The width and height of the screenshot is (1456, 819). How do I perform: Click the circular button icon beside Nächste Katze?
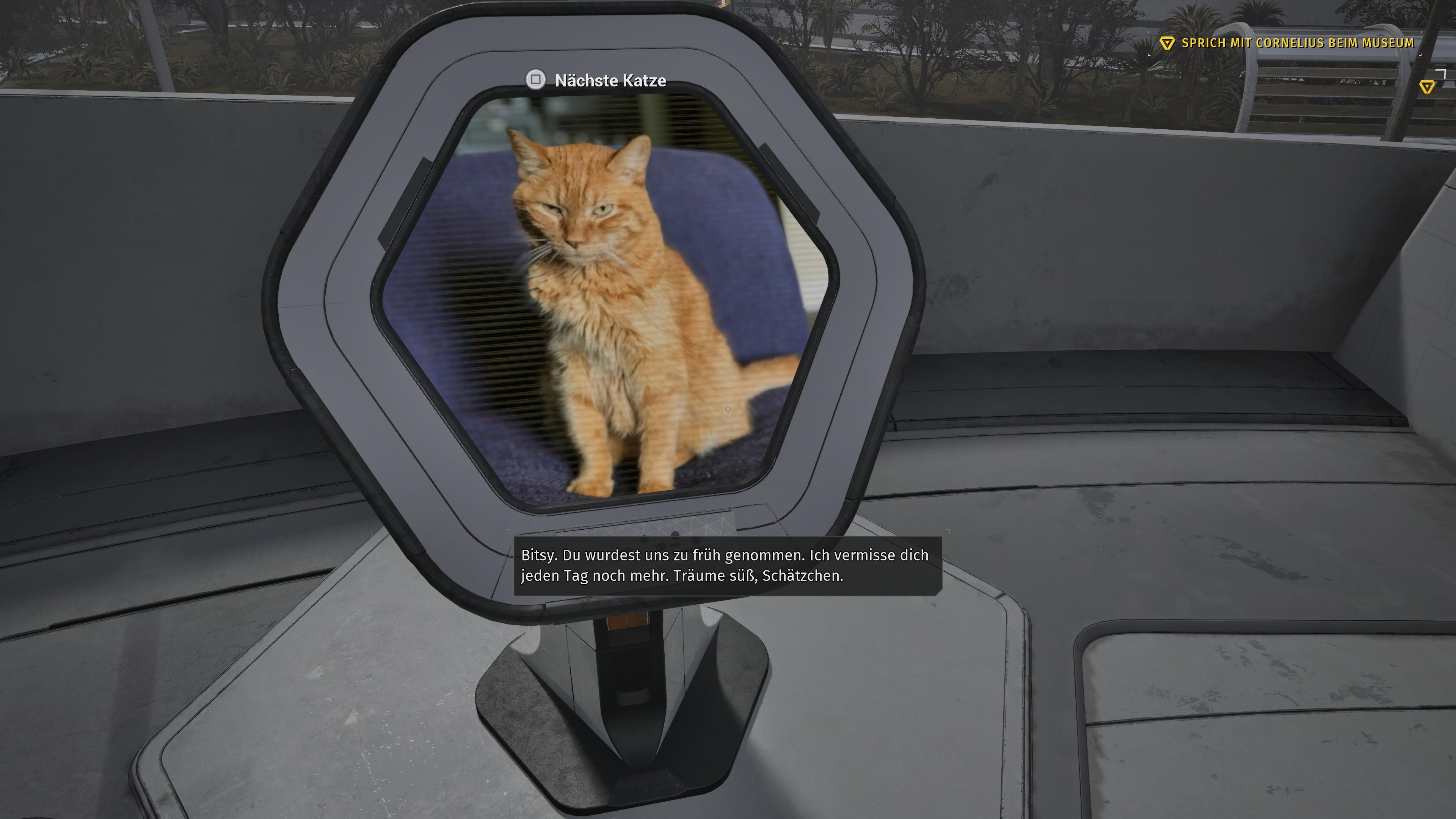[537, 80]
